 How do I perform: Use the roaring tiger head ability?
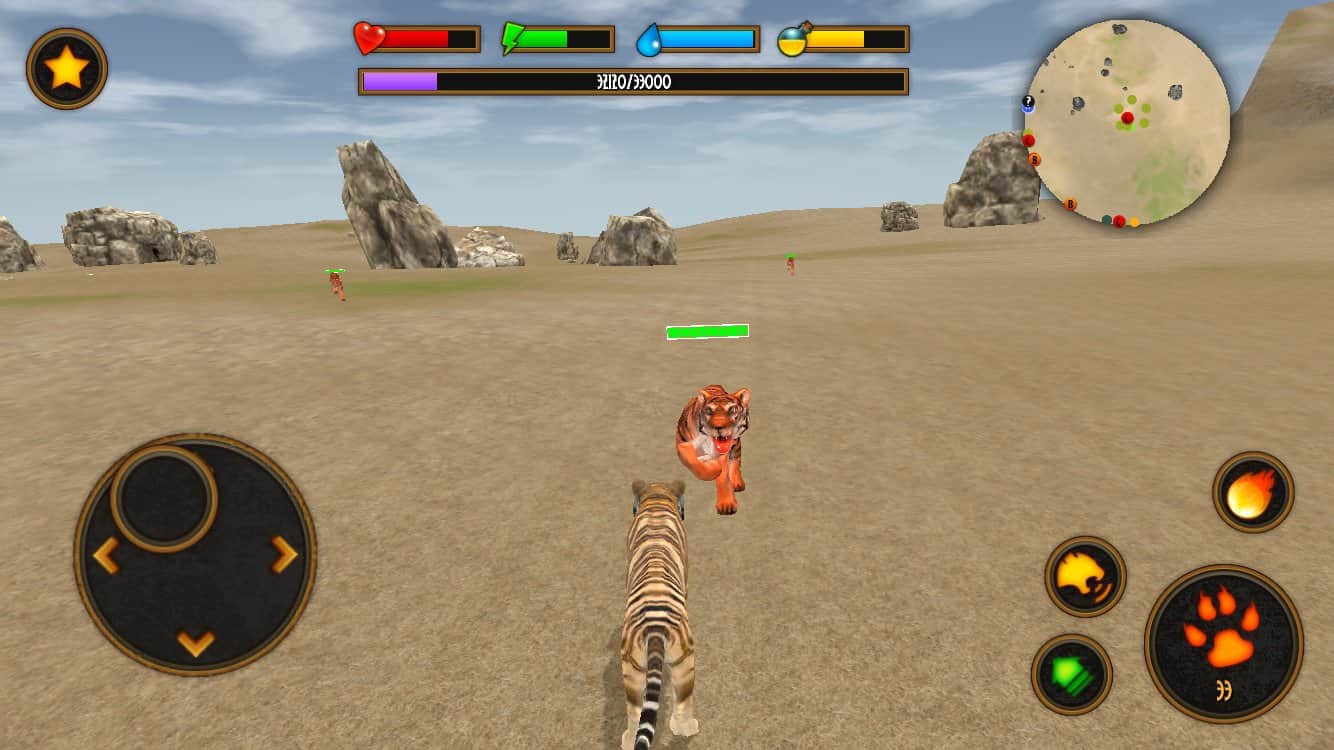[x=1085, y=576]
